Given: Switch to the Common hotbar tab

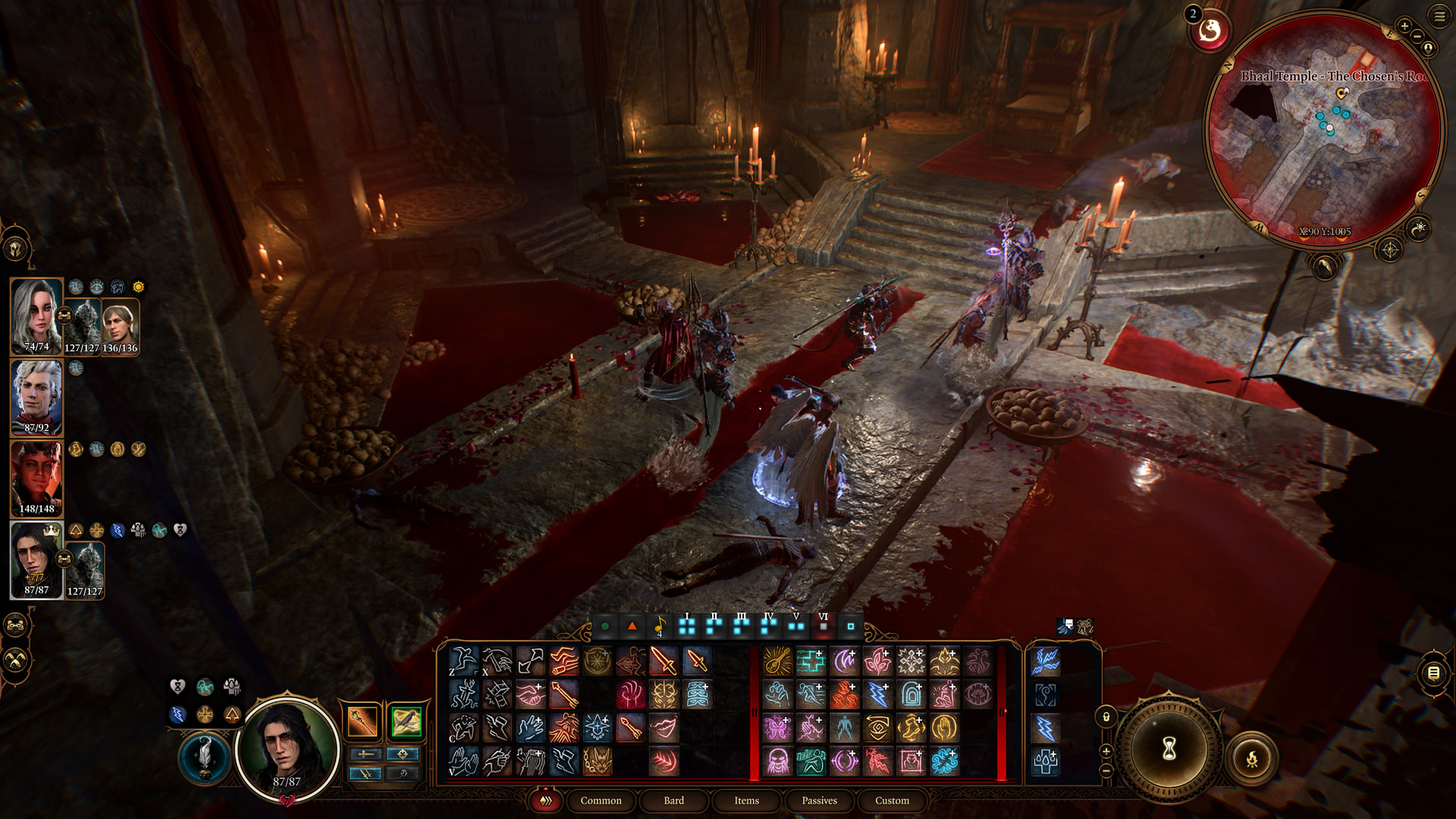Looking at the screenshot, I should [x=601, y=800].
